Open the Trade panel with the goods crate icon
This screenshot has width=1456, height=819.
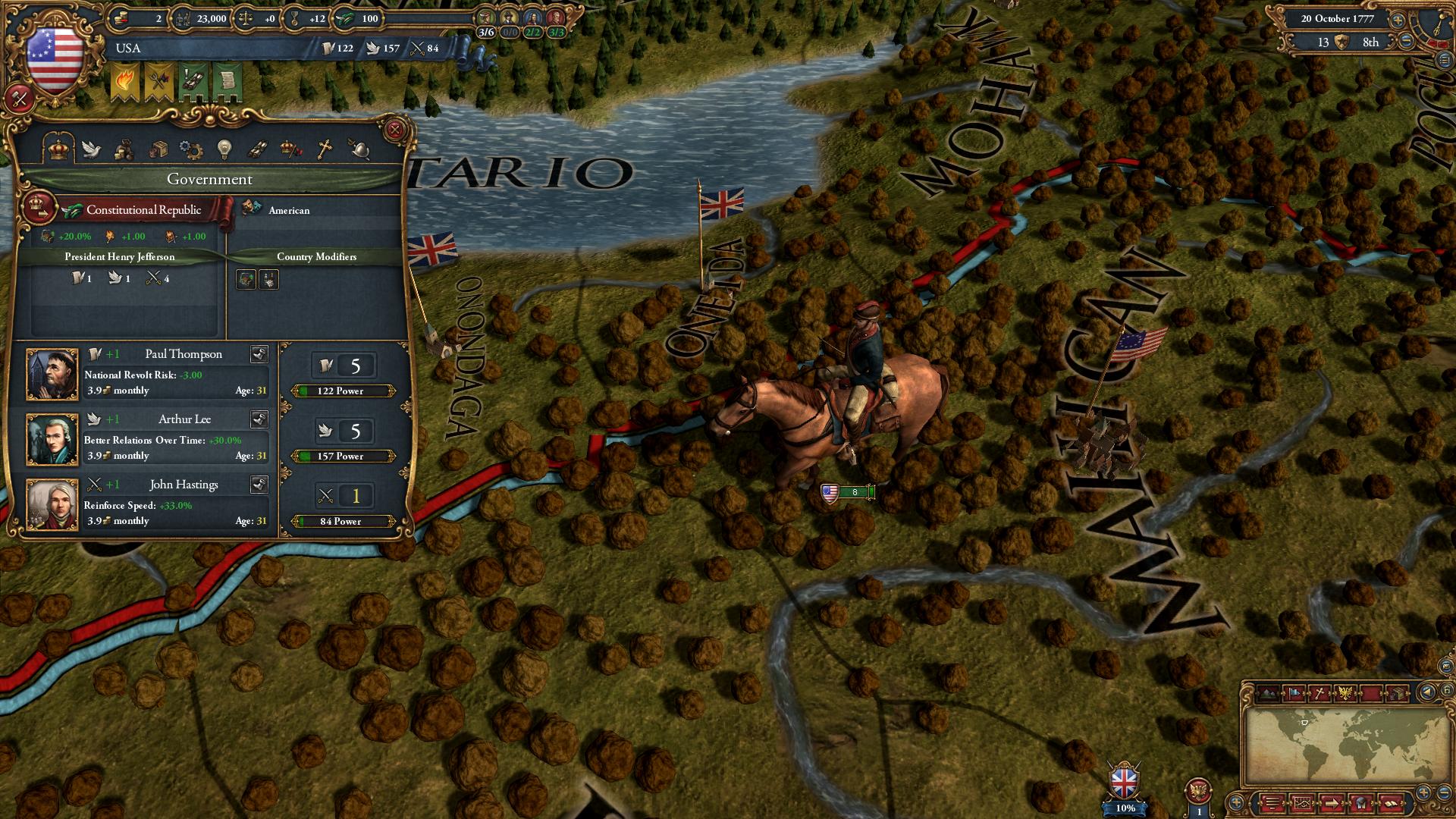[x=159, y=149]
